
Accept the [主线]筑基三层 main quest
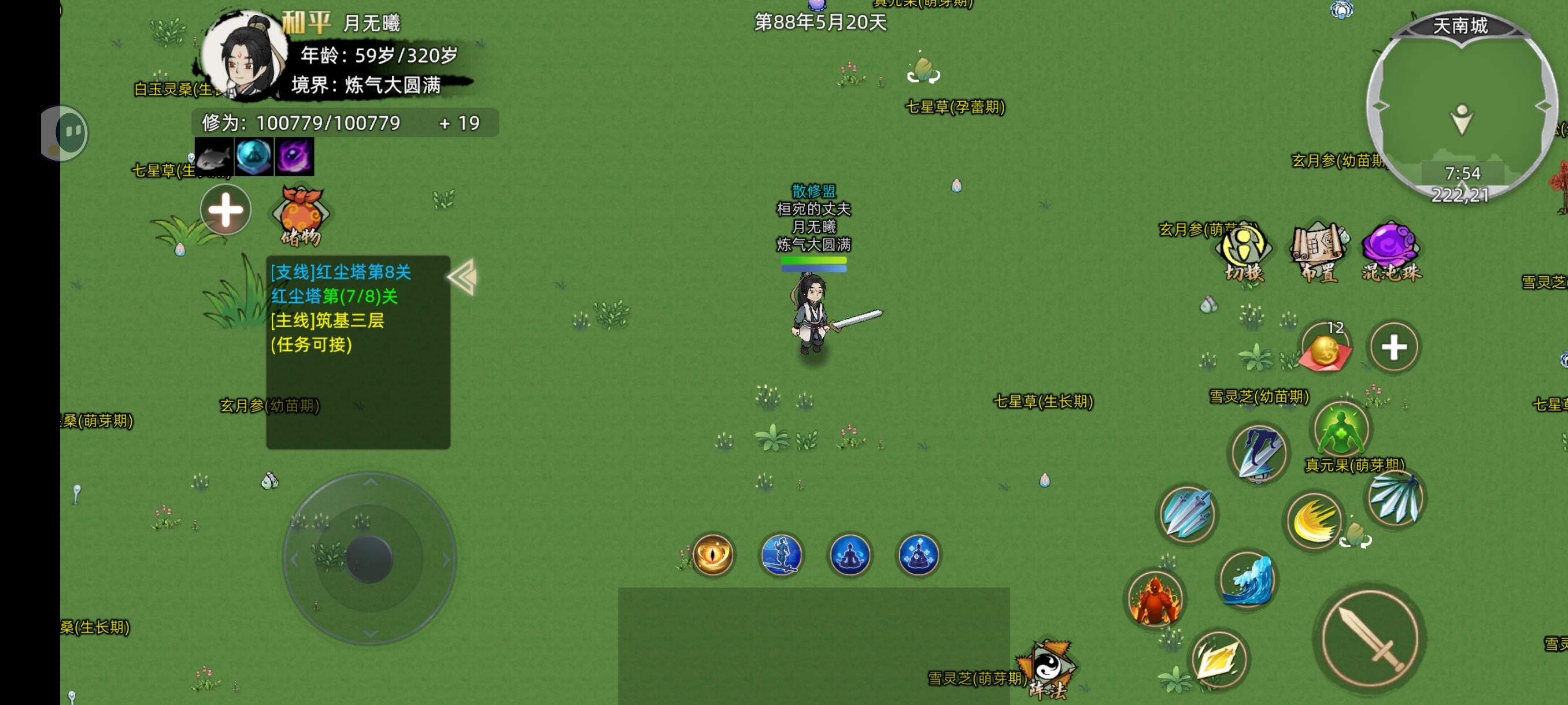click(x=329, y=321)
